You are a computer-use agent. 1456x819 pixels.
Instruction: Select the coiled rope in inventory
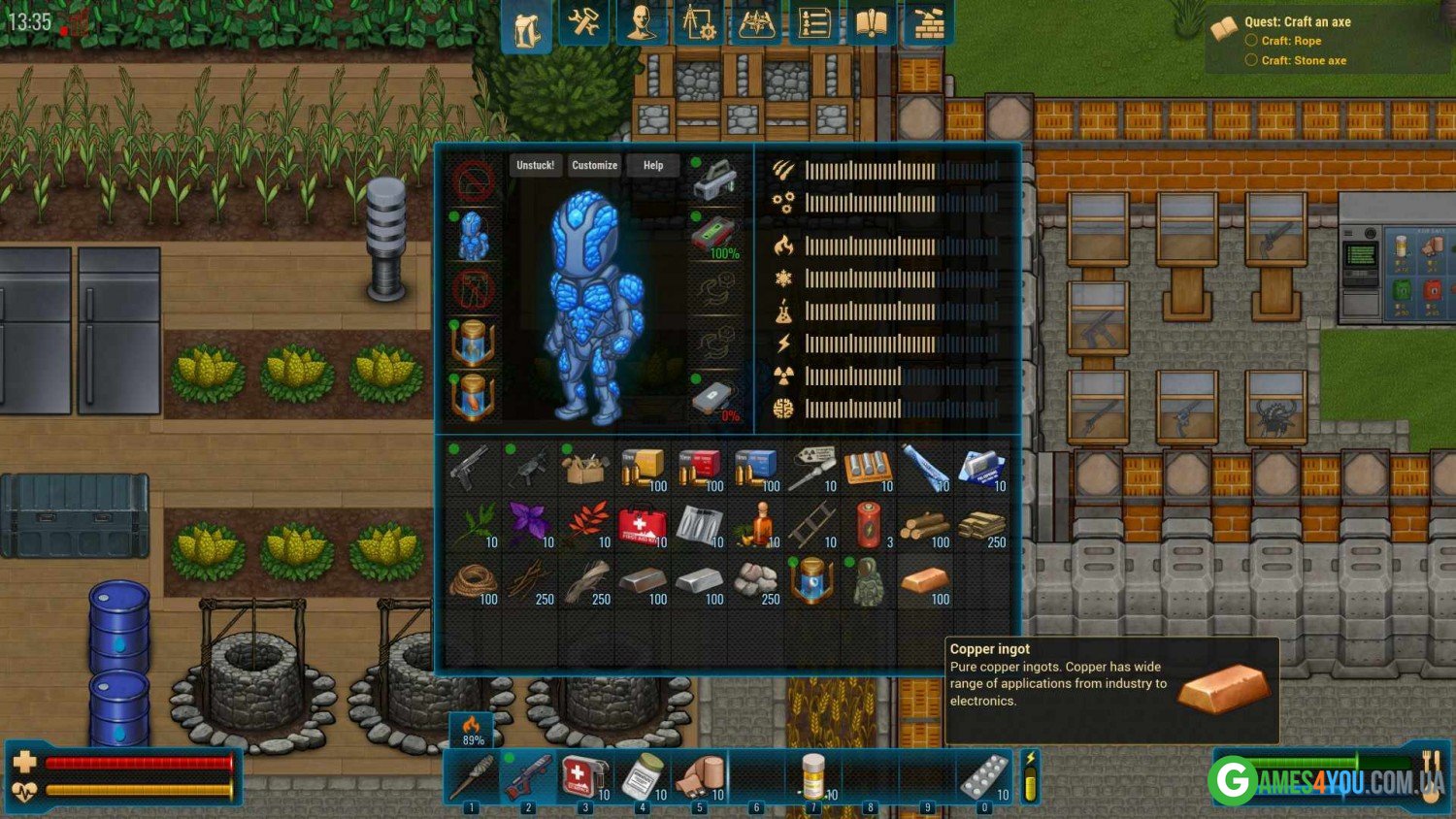coord(472,582)
